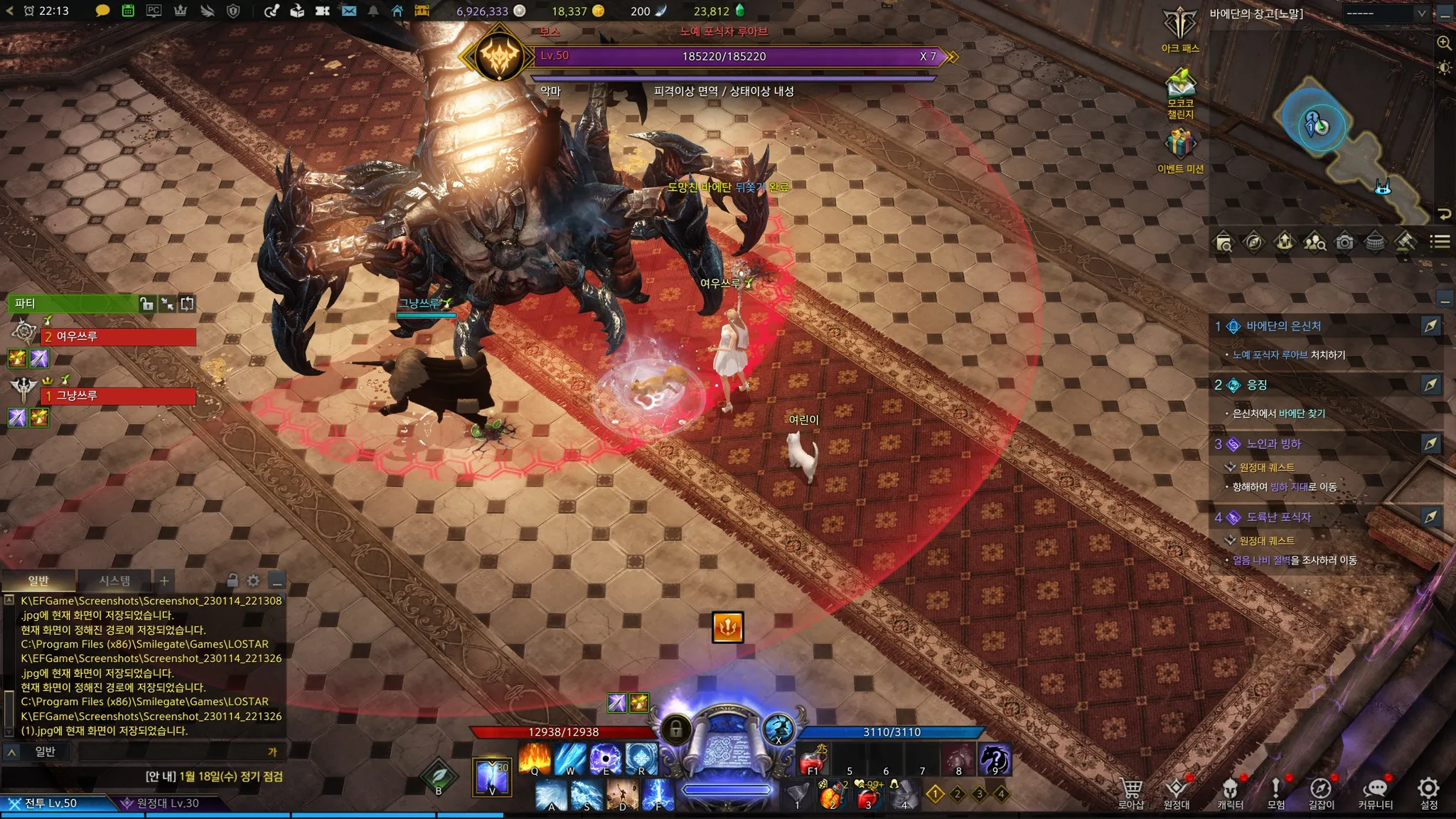Screen dimensions: 1456x819
Task: Add a new chat tab
Action: 164,581
